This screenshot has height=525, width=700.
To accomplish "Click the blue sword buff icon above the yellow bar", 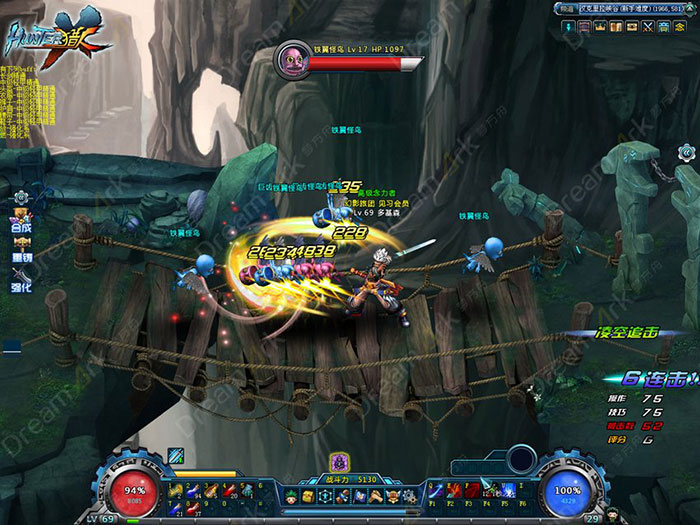I will [x=176, y=456].
